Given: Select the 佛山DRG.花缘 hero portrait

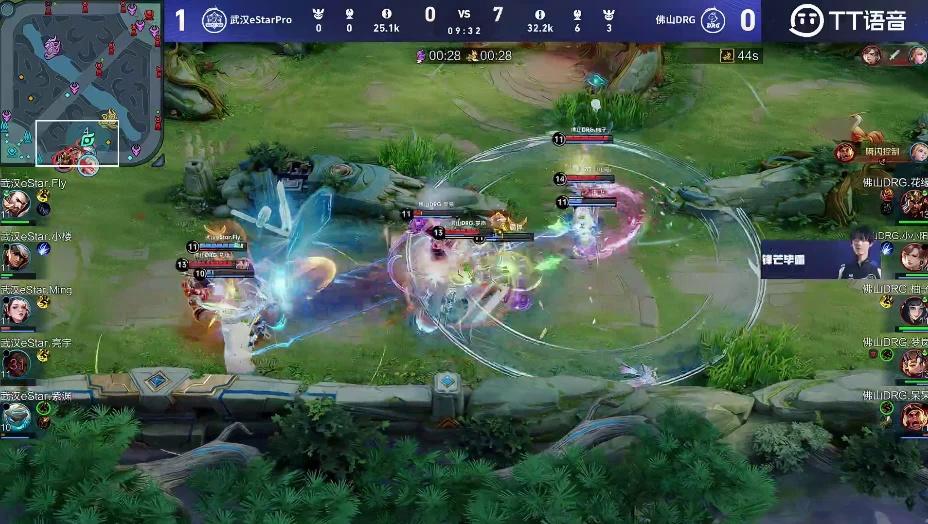Looking at the screenshot, I should coord(913,203).
